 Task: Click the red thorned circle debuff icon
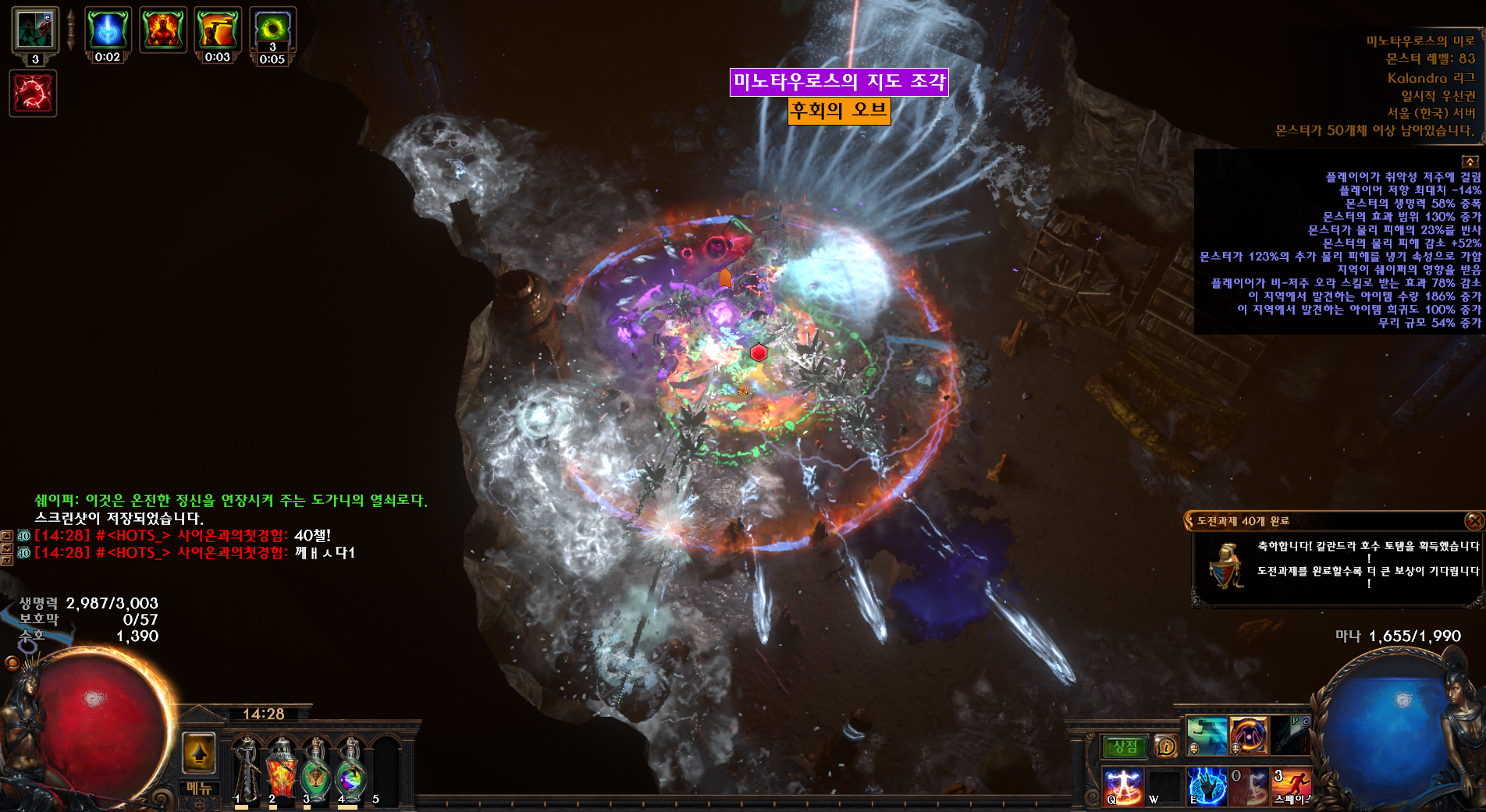click(33, 94)
